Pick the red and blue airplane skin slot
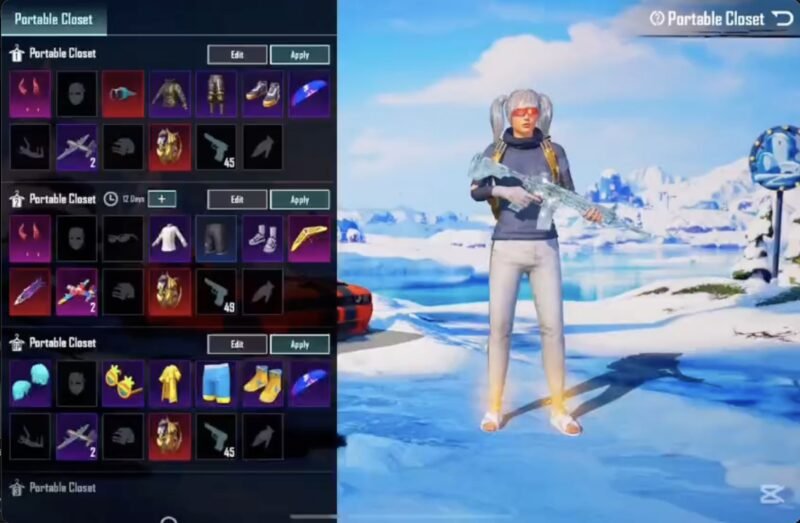The image size is (800, 523). click(x=77, y=291)
